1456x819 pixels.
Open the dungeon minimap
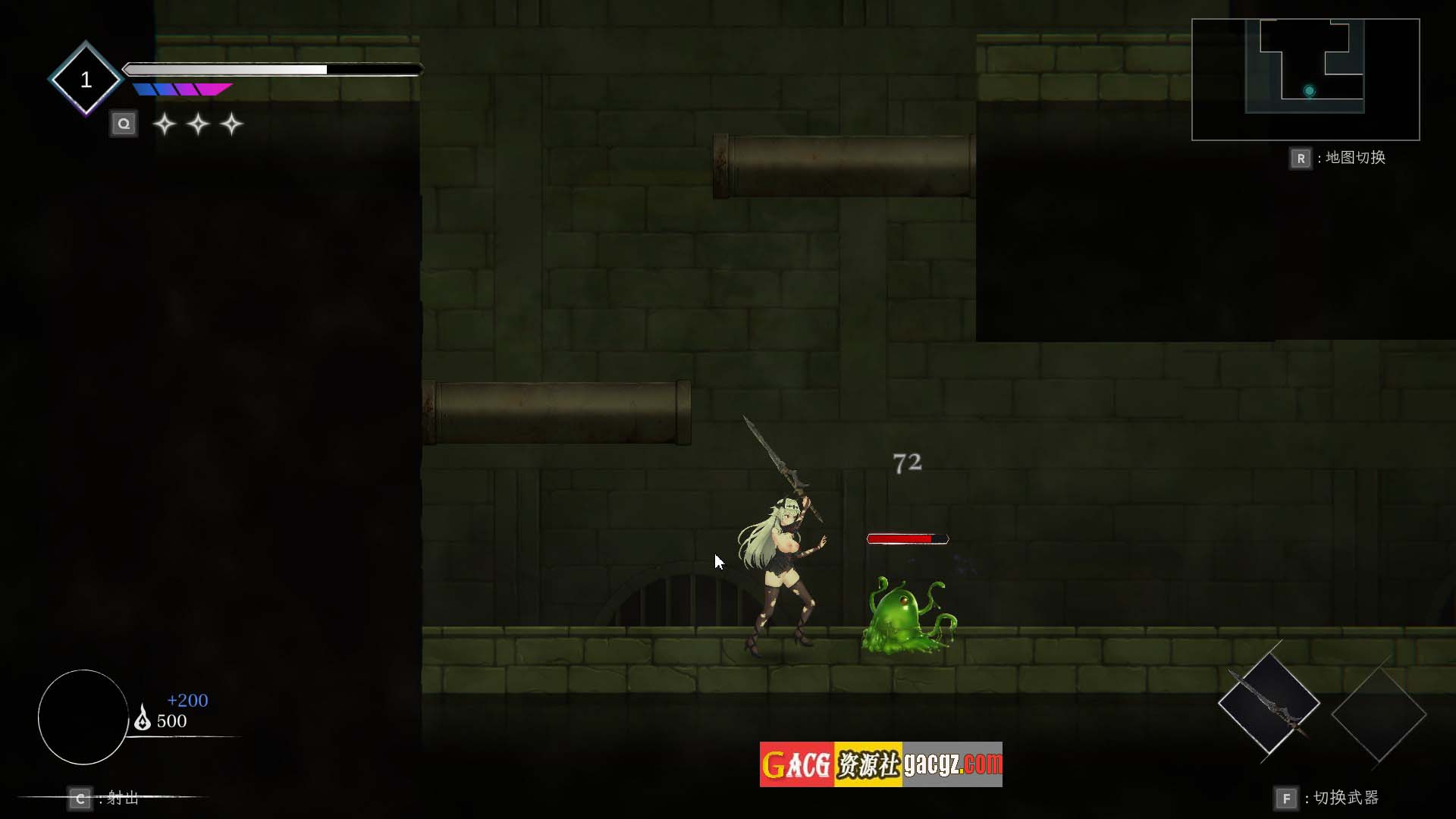(1305, 80)
